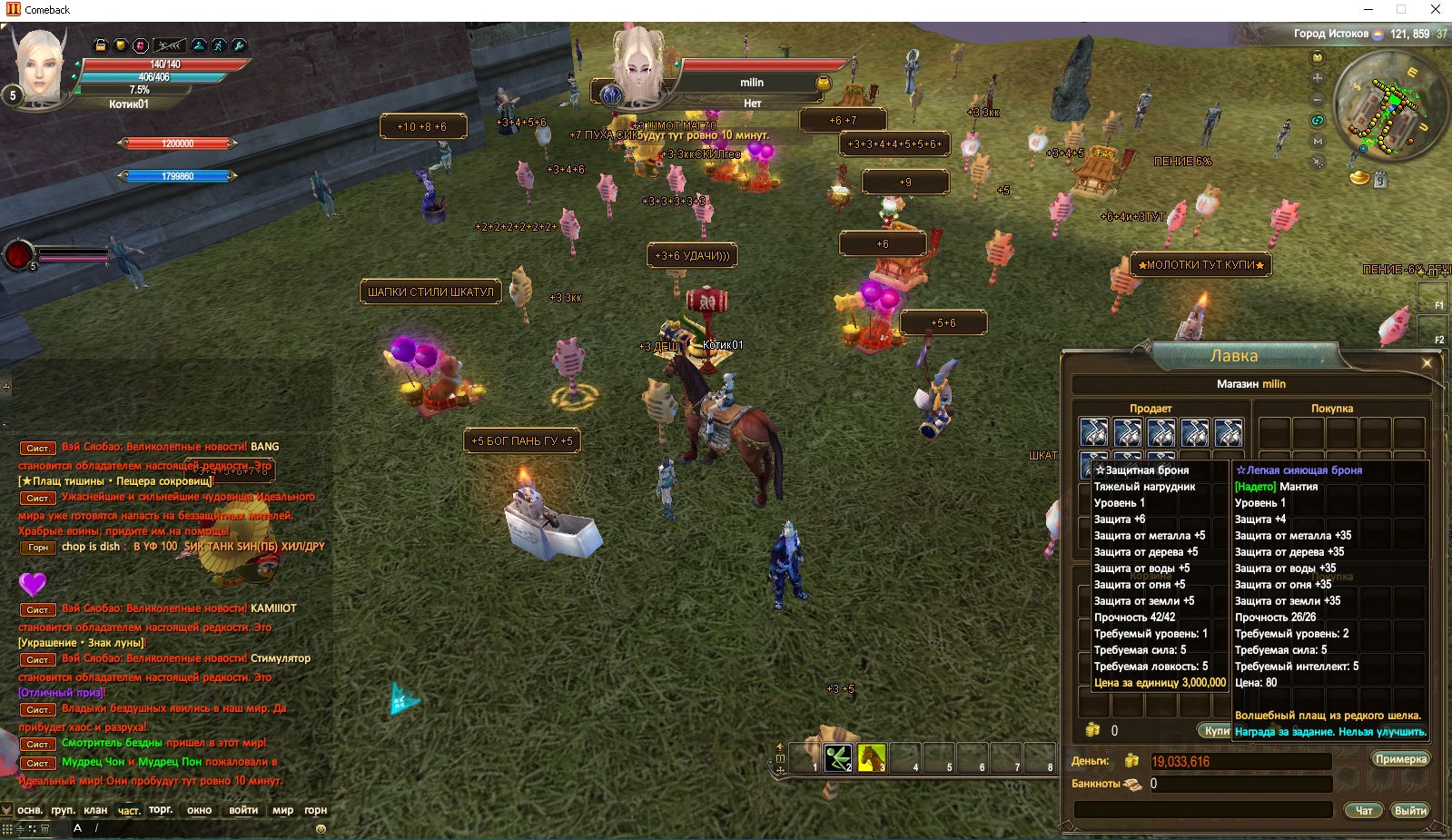This screenshot has height=840, width=1452.
Task: Use the horse mount in hotbar slot 3
Action: pyautogui.click(x=872, y=757)
